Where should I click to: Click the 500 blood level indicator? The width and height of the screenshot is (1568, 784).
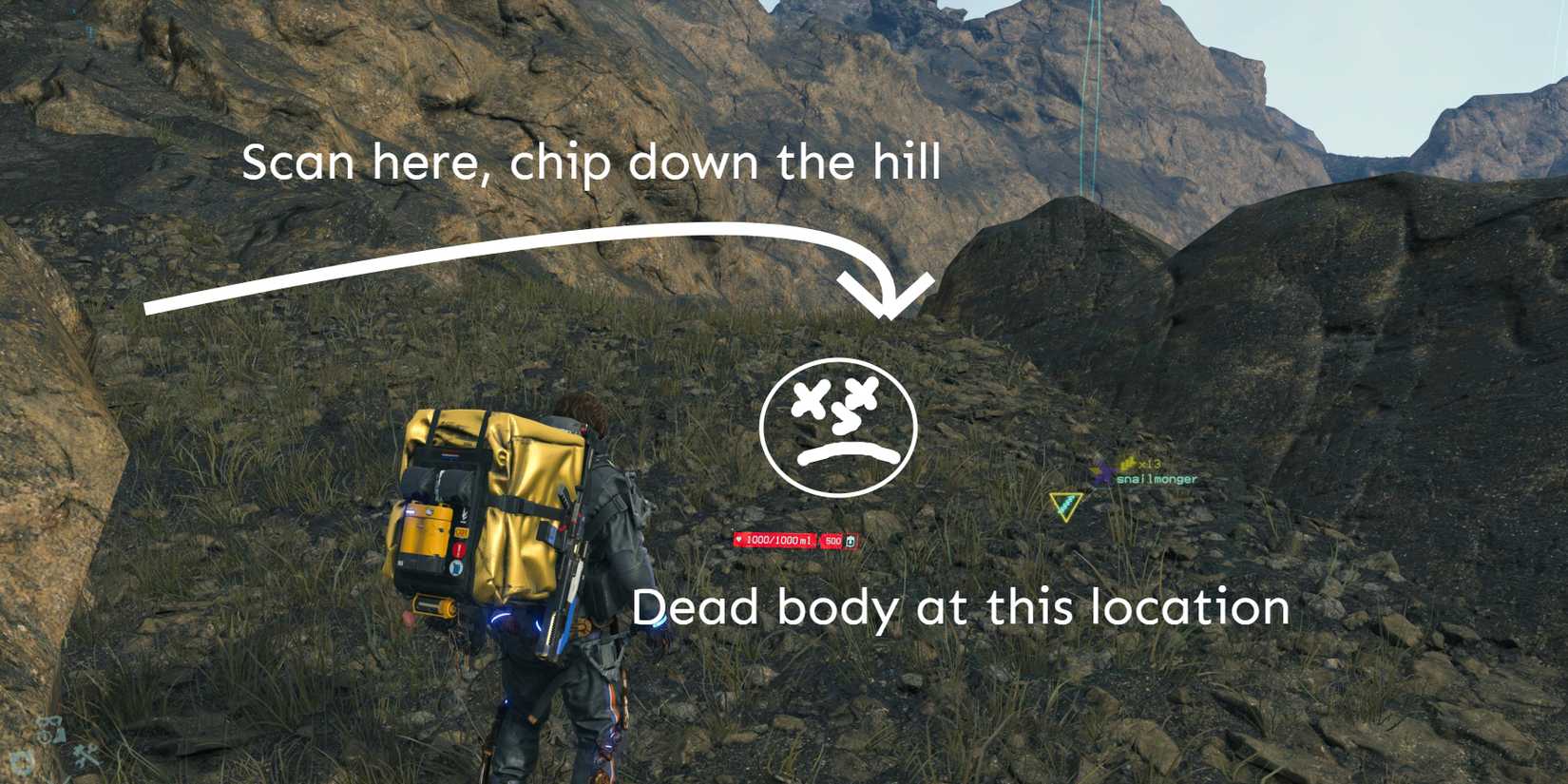coord(833,540)
